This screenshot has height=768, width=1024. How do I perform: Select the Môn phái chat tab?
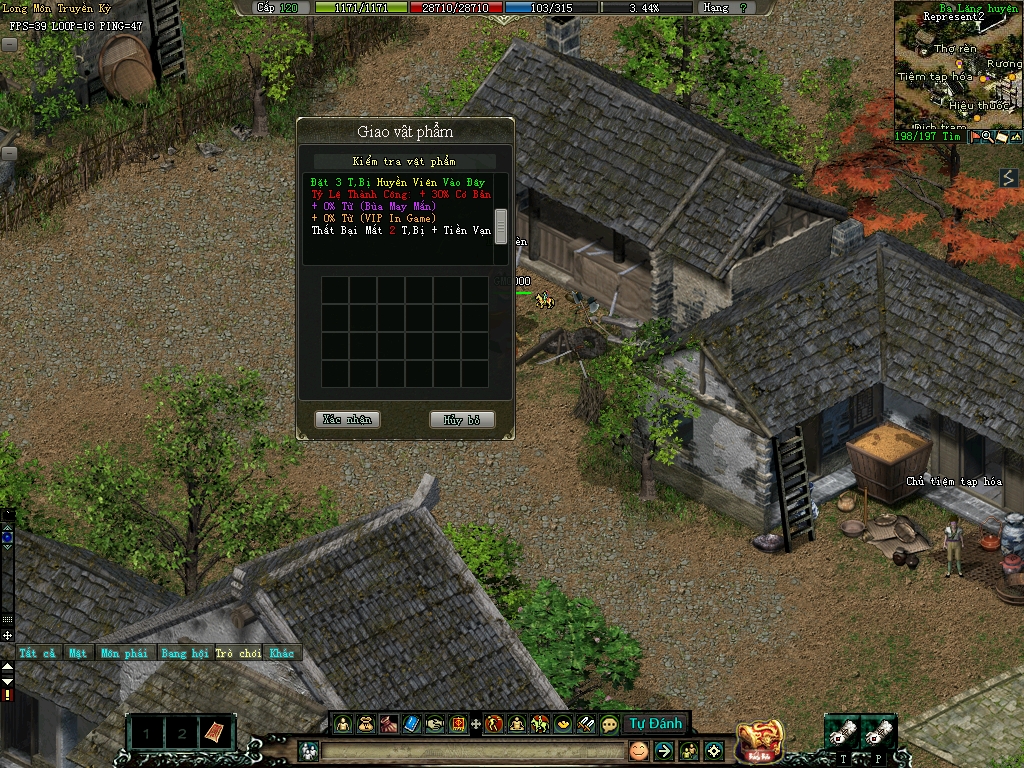point(123,653)
